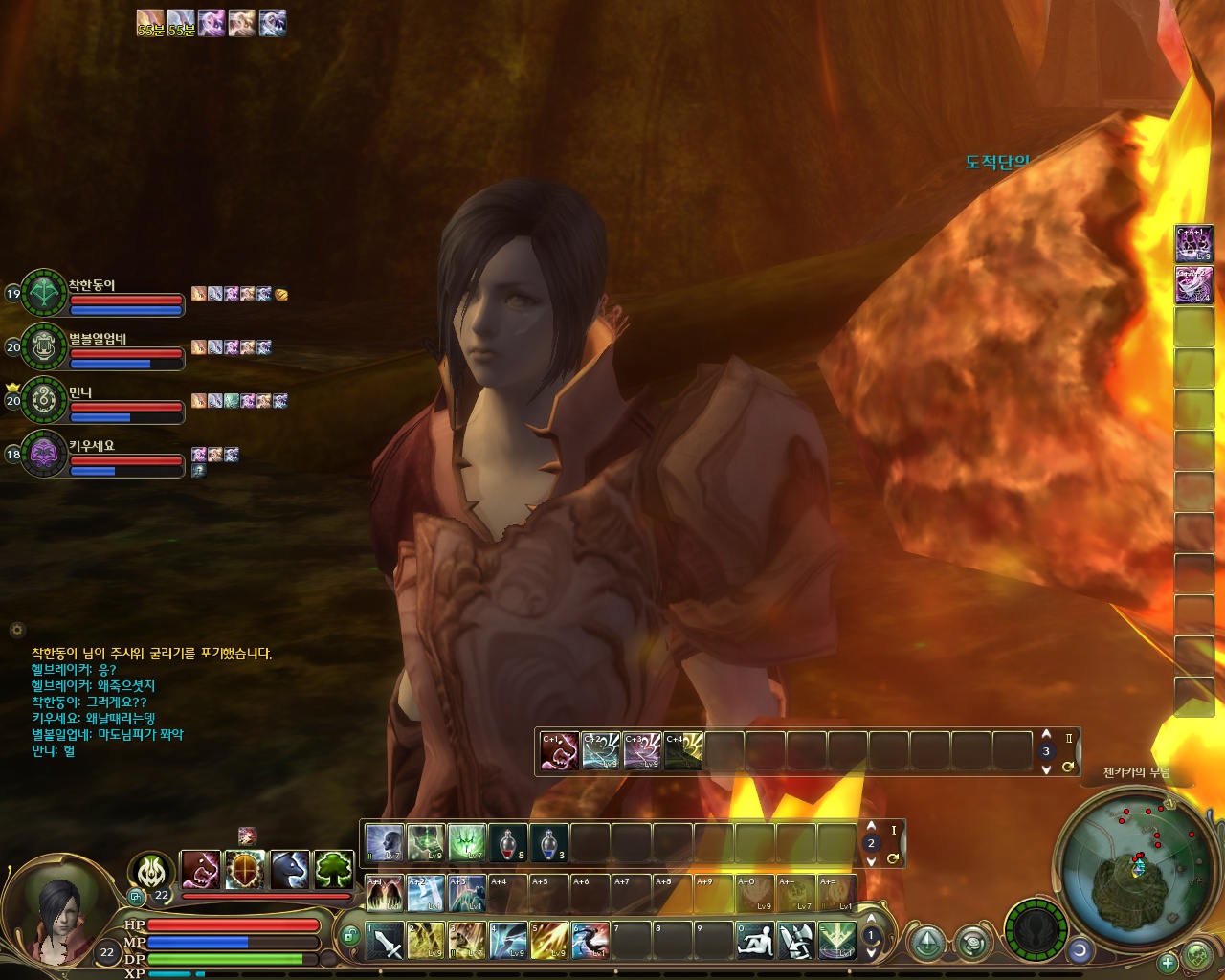Click the shield pet command icon
Screen dimensions: 1225x980
pos(245,870)
